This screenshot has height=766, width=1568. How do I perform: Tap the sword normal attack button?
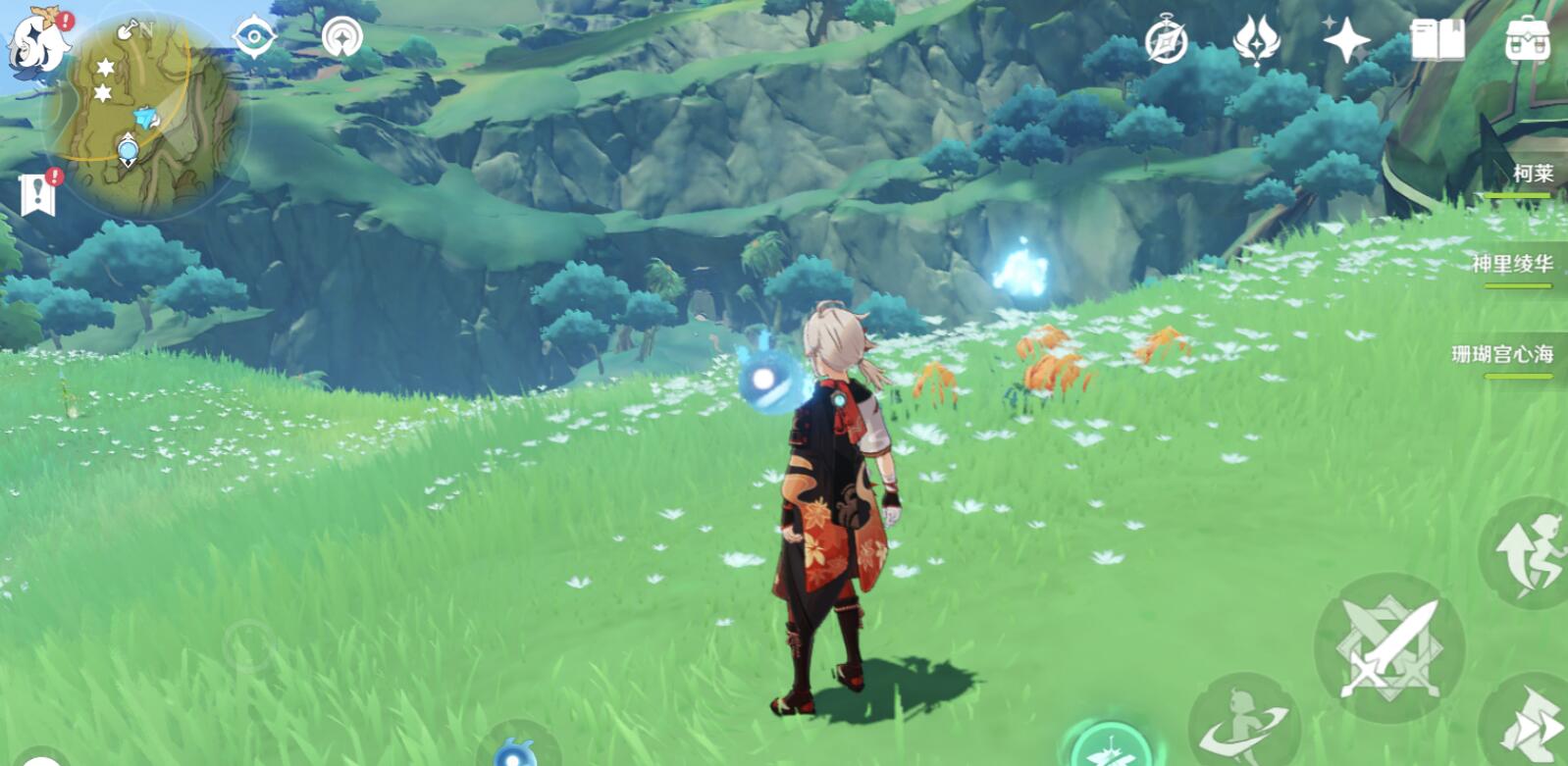[x=1389, y=648]
